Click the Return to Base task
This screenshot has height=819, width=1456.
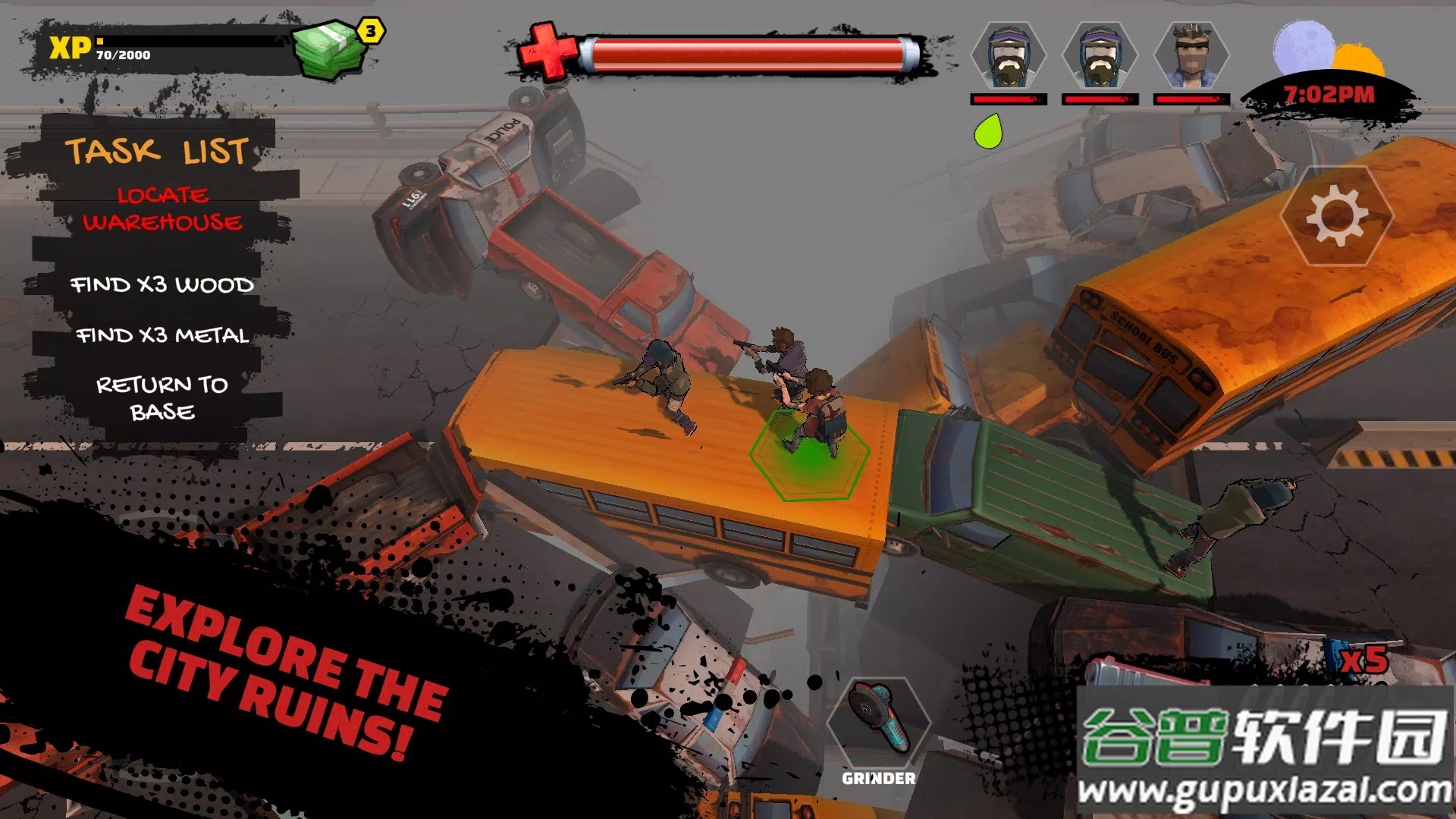pyautogui.click(x=162, y=398)
